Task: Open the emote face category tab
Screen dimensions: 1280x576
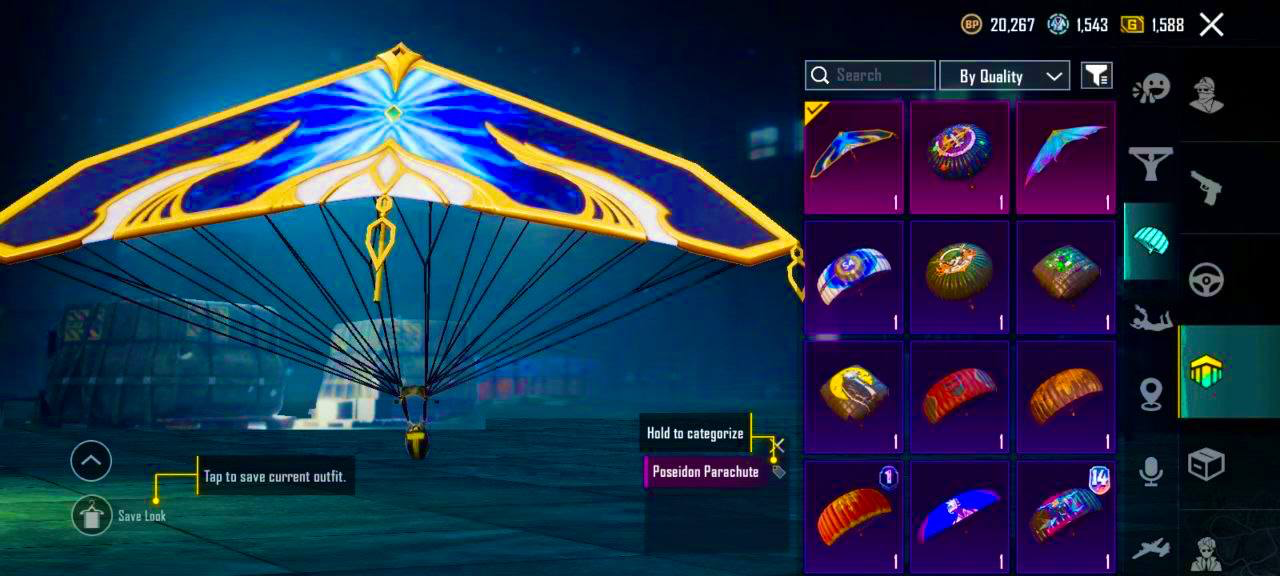Action: 1151,91
